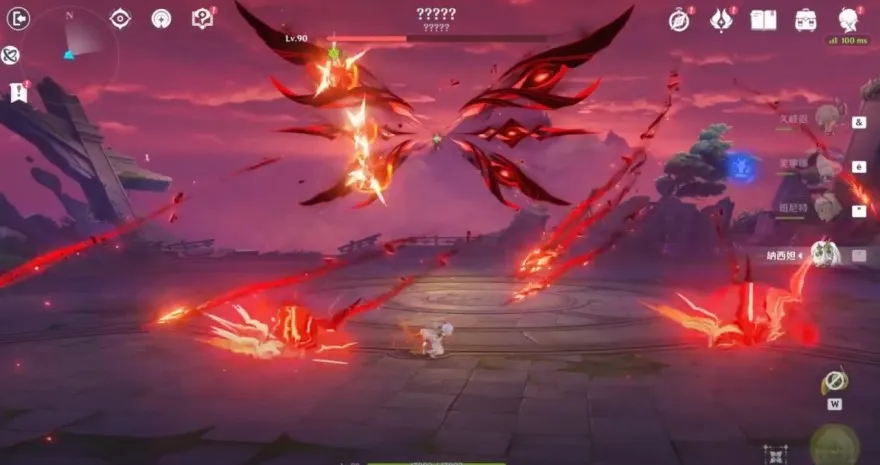
Task: Open the round arch icon beside the eye
Action: [x=161, y=18]
